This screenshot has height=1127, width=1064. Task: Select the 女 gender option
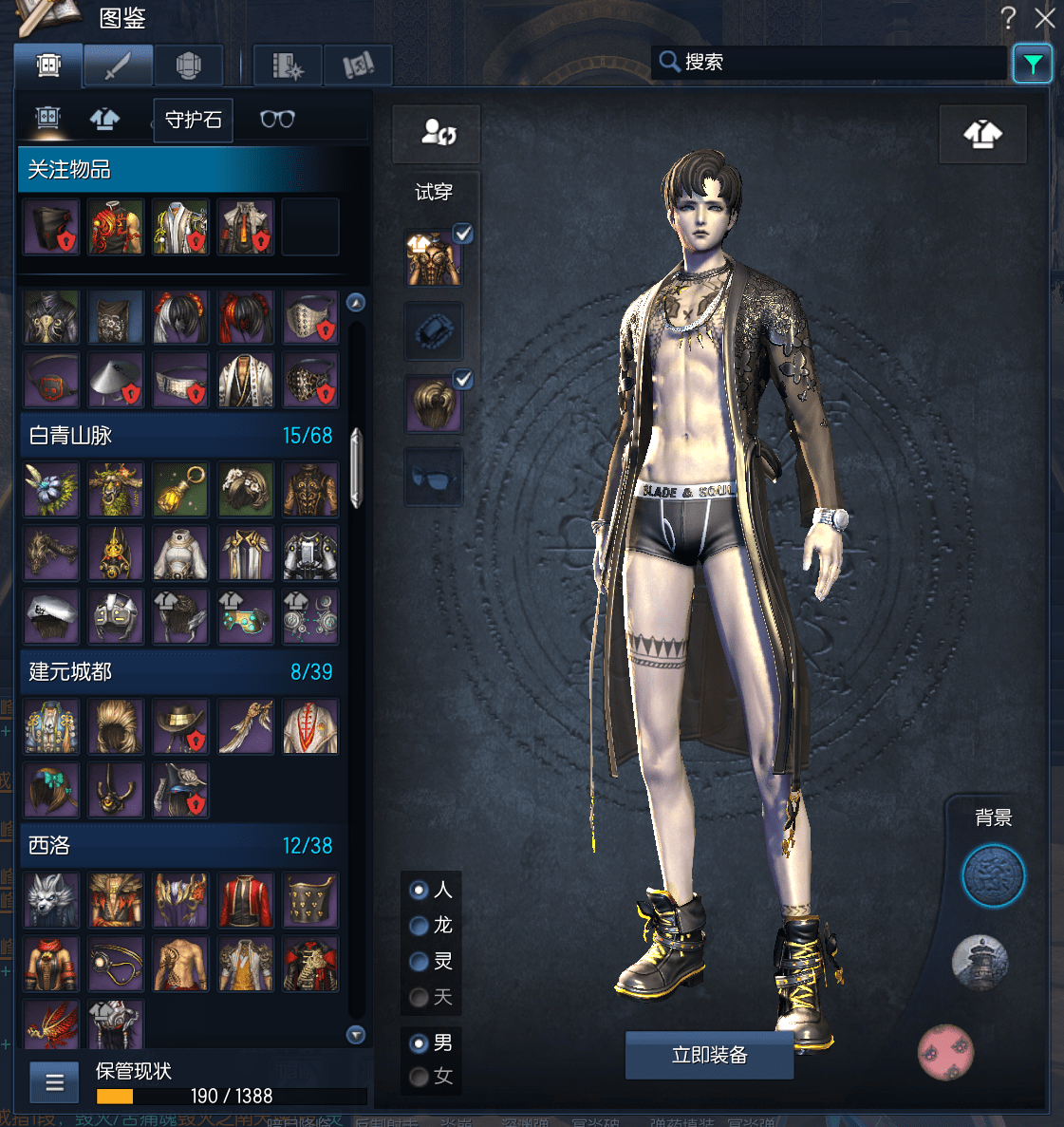coord(419,1077)
